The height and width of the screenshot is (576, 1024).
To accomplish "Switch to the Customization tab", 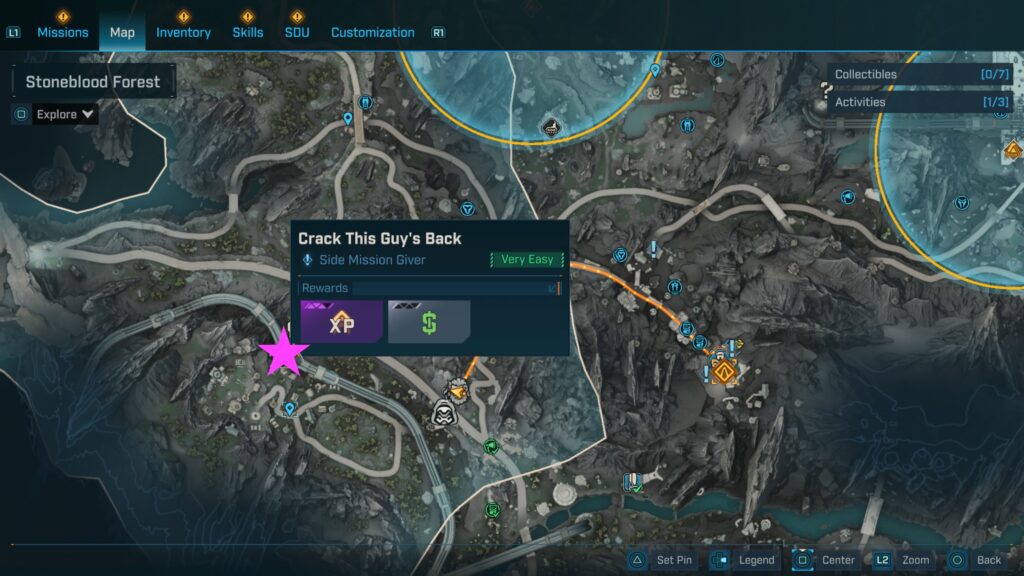I will pyautogui.click(x=372, y=32).
